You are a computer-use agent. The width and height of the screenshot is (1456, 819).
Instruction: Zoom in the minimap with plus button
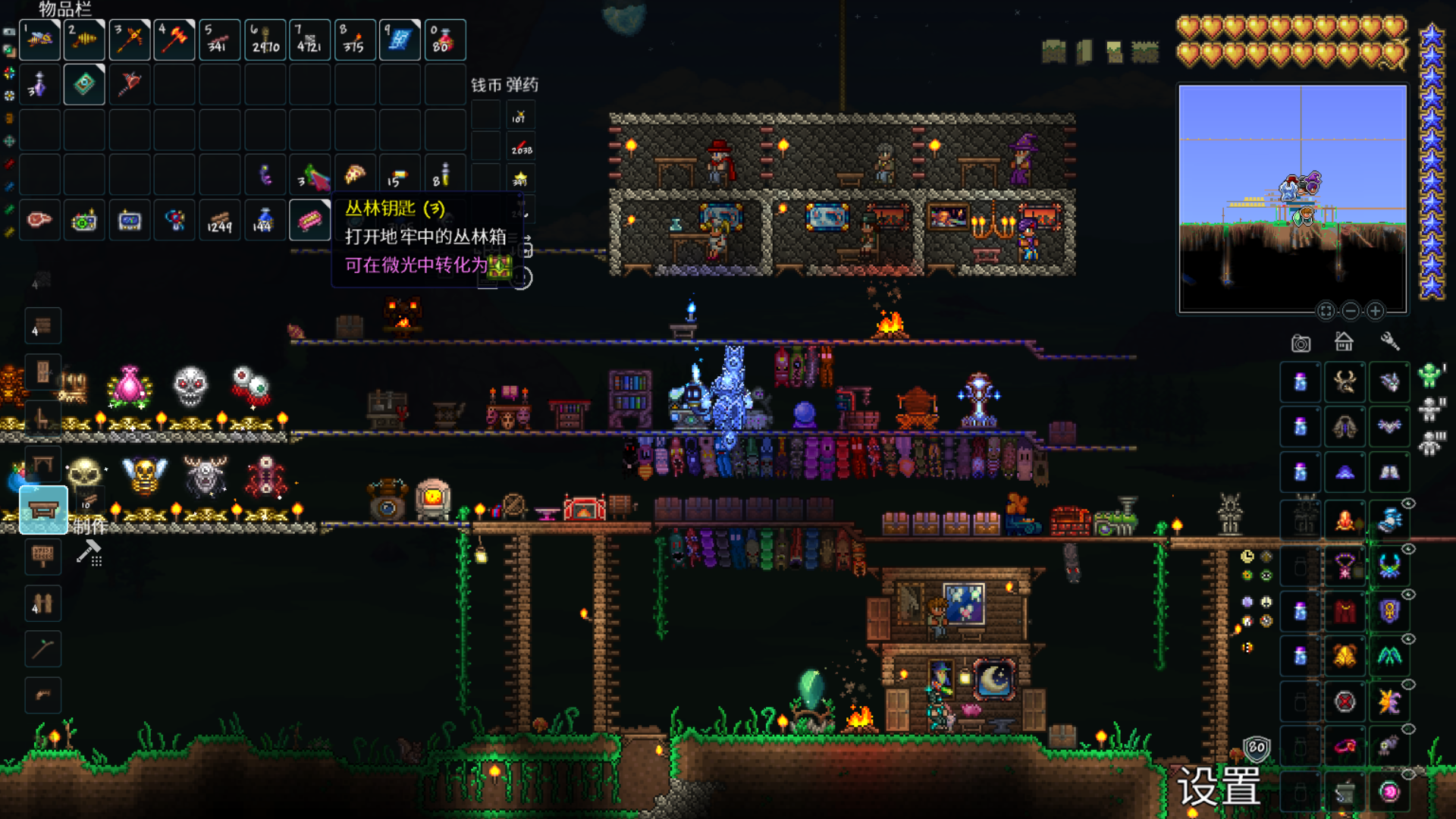pos(1375,311)
